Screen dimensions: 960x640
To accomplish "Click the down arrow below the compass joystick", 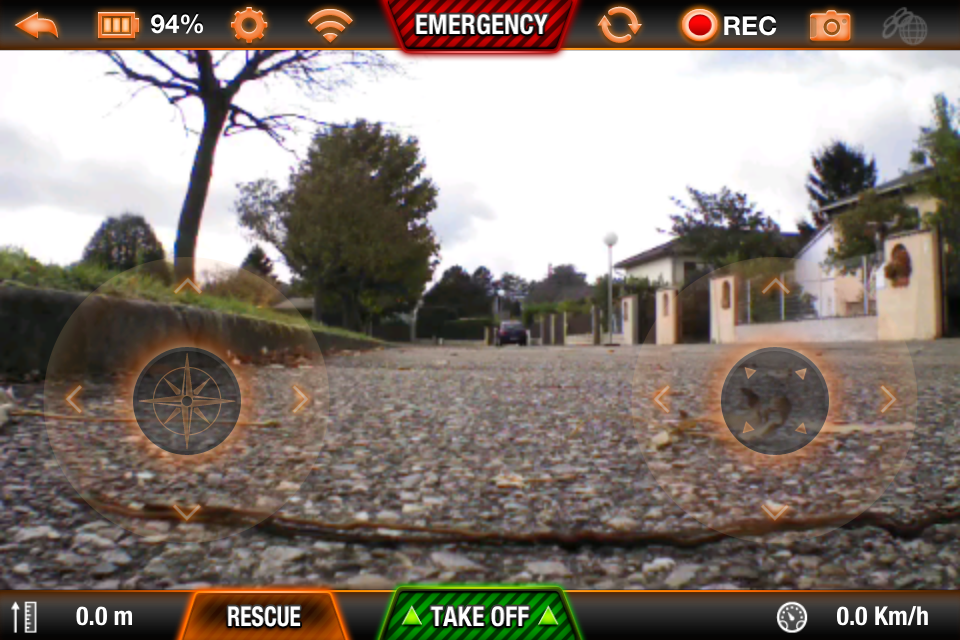I will (x=187, y=512).
